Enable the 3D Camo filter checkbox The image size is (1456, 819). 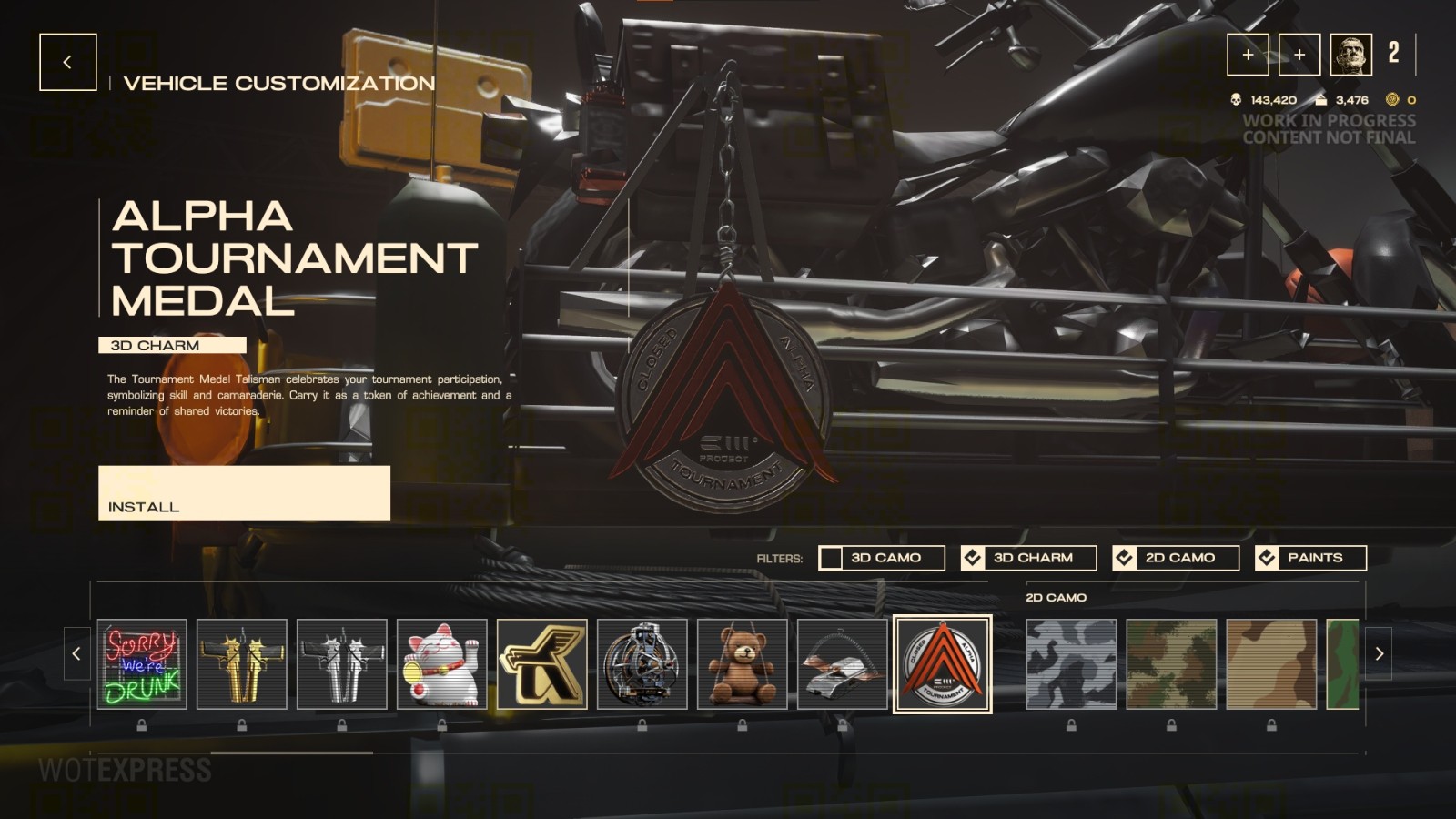(x=831, y=557)
